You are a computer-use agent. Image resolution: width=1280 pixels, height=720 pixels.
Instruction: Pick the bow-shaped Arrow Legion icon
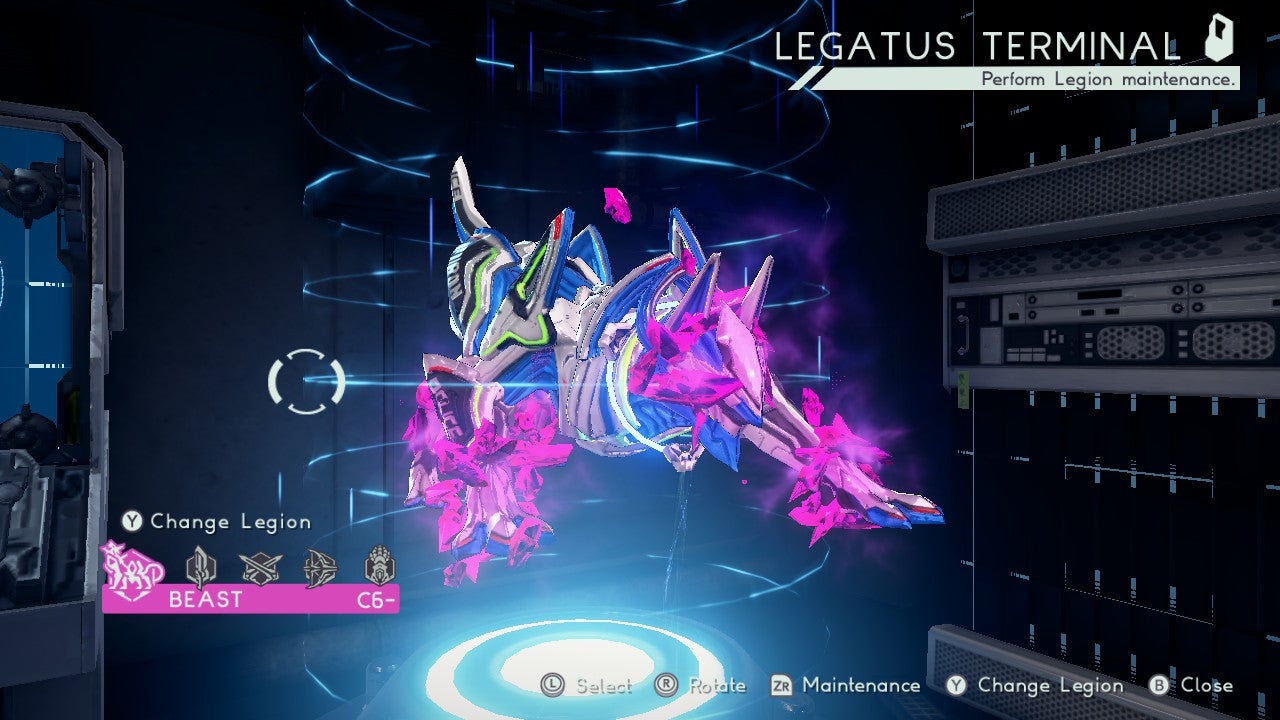pyautogui.click(x=320, y=567)
